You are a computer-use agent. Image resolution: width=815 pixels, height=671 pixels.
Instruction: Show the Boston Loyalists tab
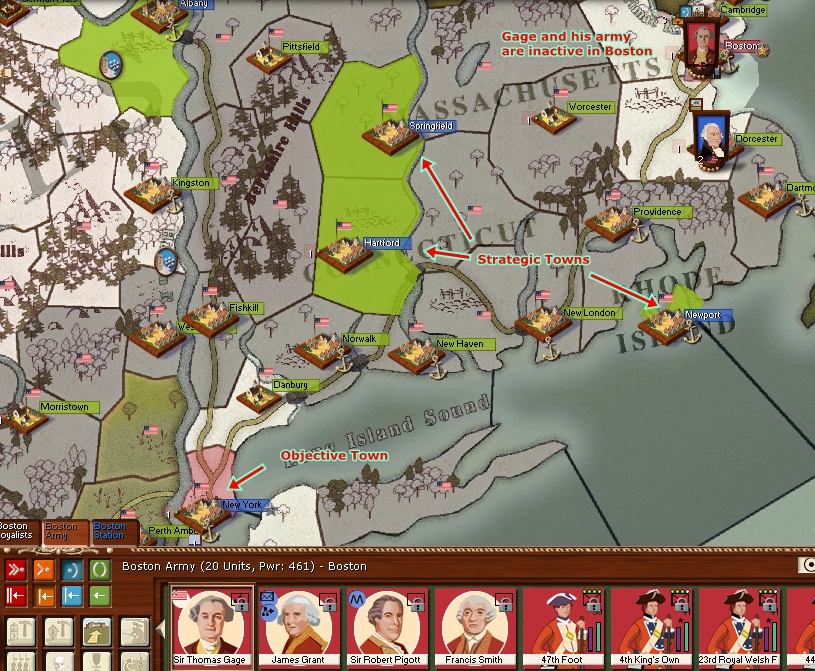coord(15,531)
